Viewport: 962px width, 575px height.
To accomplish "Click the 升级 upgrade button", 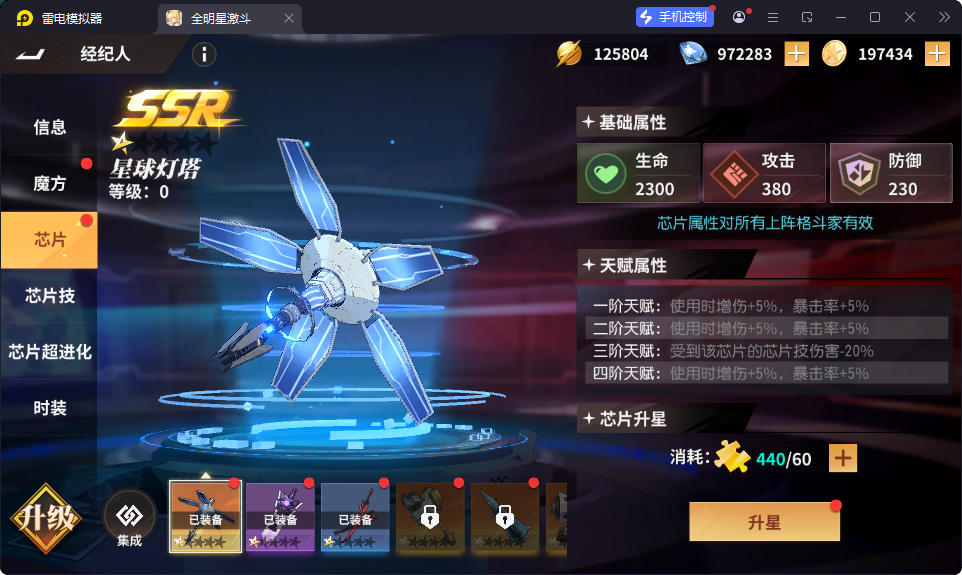I will click(45, 519).
